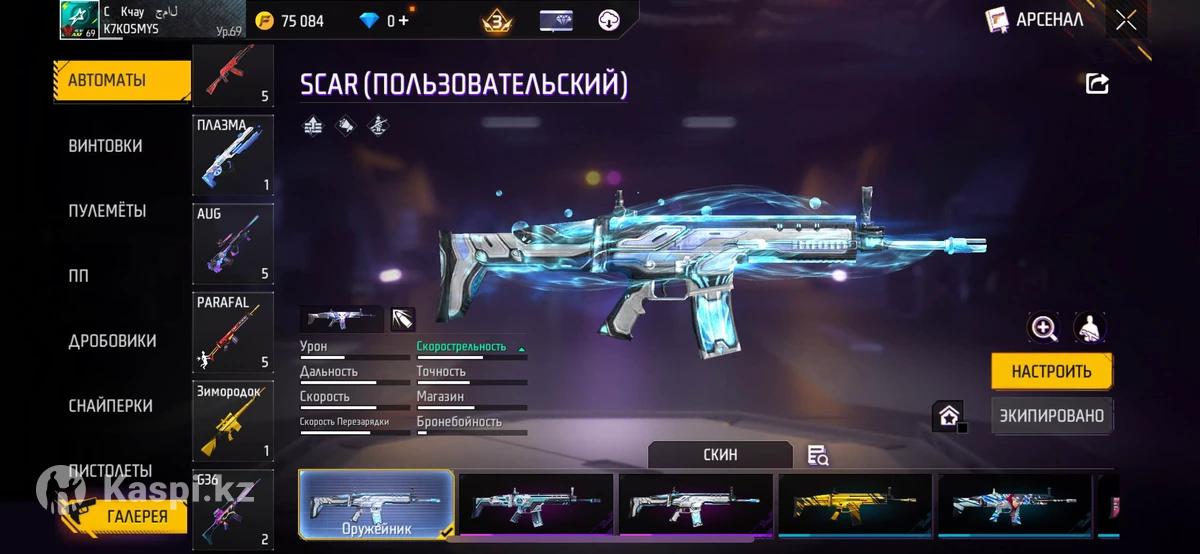Screen dimensions: 1200x554
Task: Close the Арсенал screen
Action: (1126, 19)
